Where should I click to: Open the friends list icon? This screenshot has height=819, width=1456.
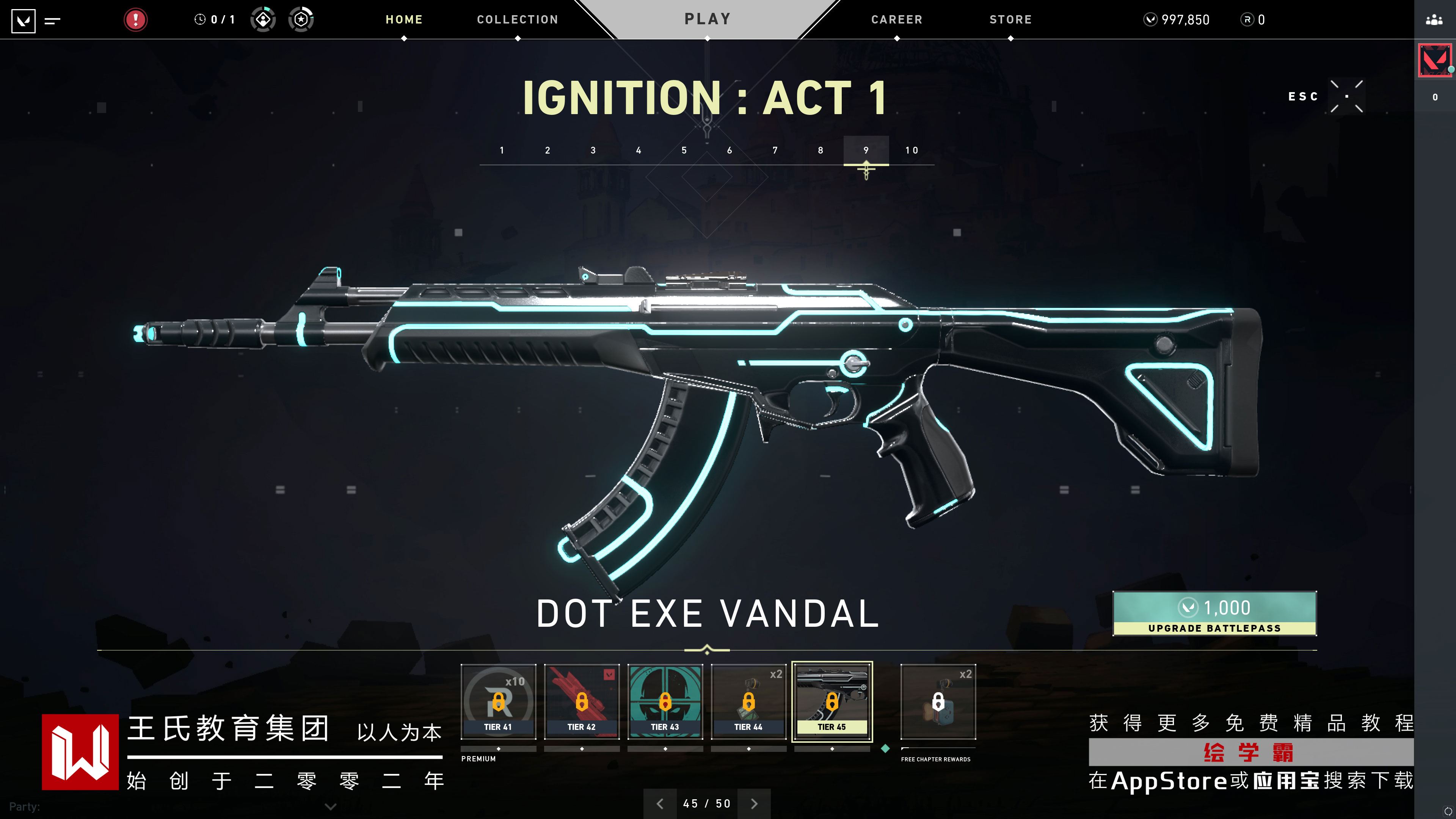click(x=1434, y=20)
